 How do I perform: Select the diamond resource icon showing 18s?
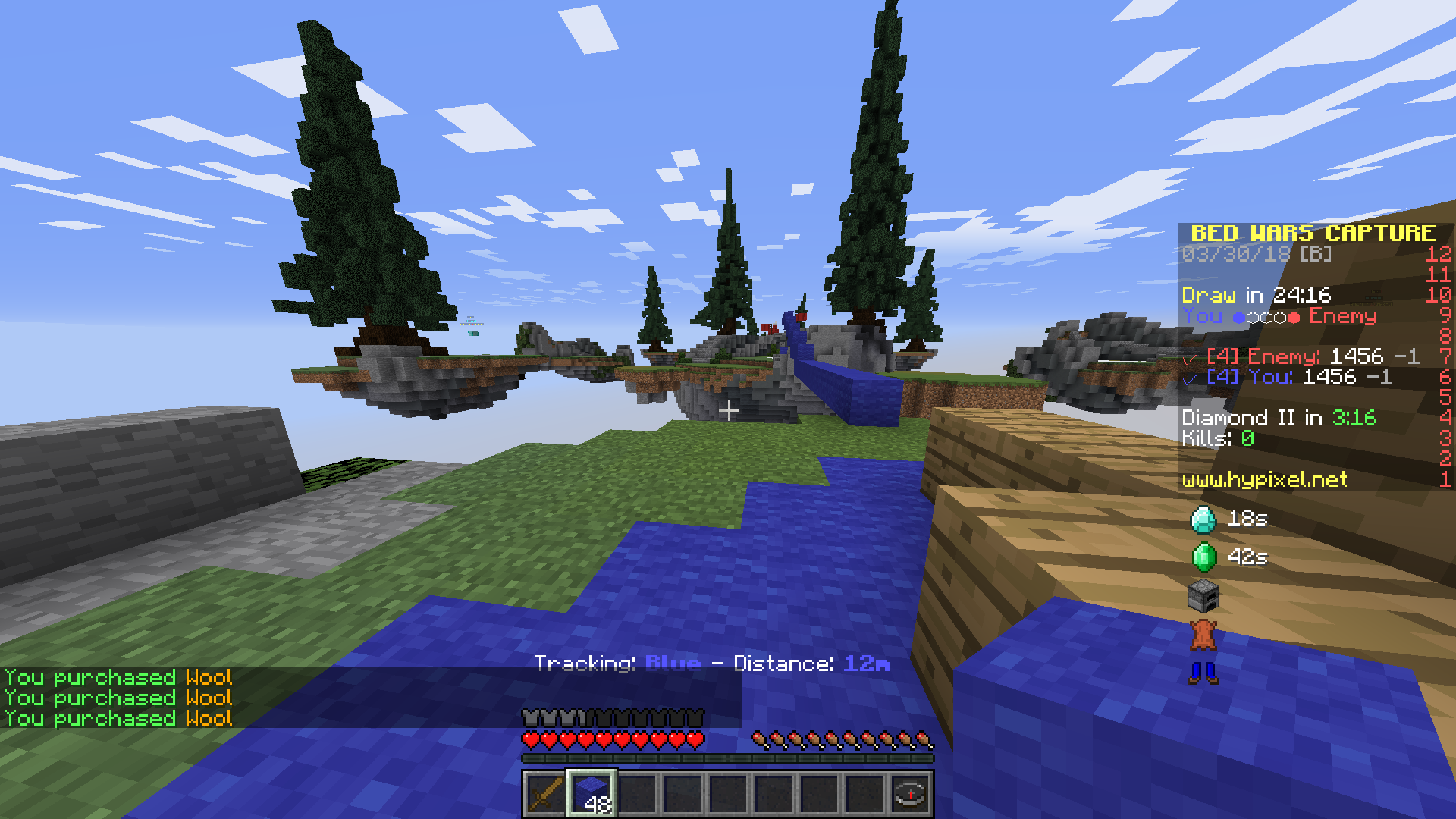[x=1204, y=519]
